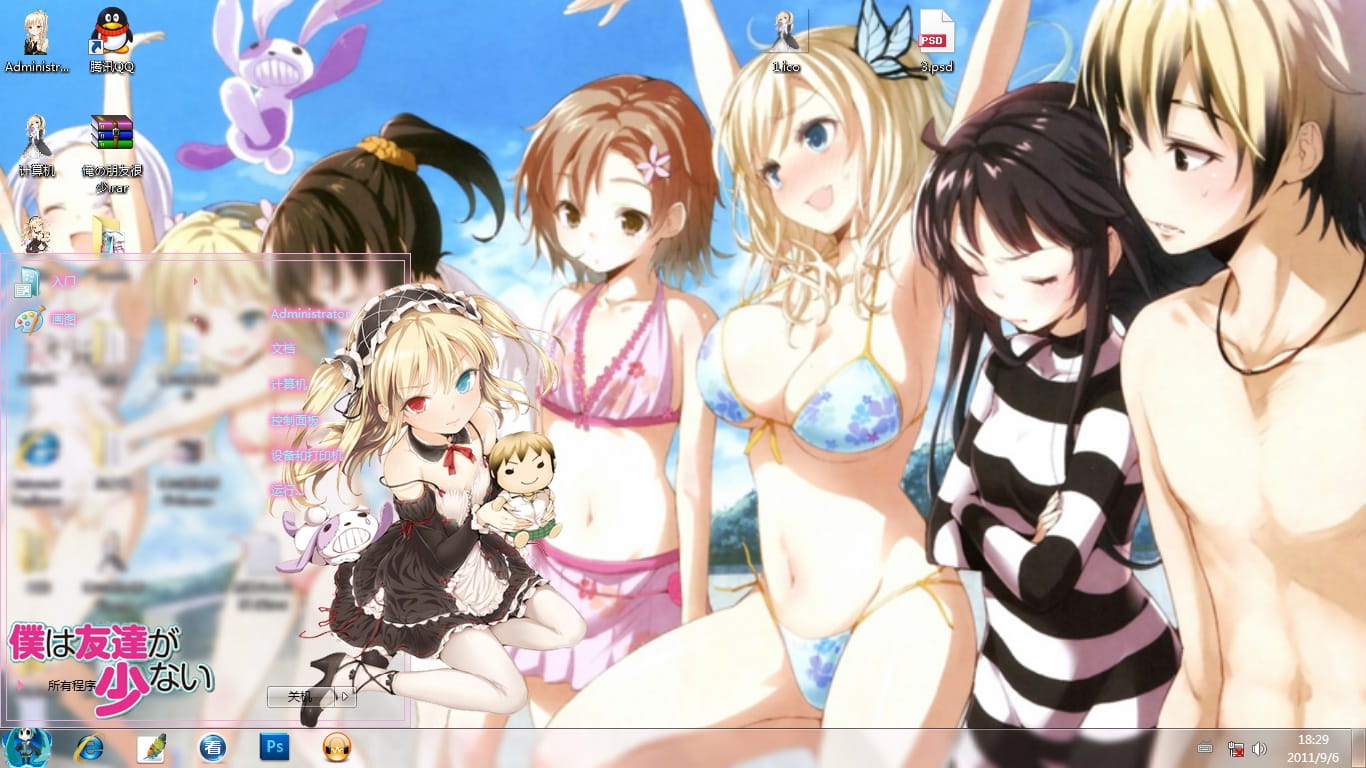Expand the shutdown options arrow beside 关机
The height and width of the screenshot is (768, 1366).
click(345, 698)
